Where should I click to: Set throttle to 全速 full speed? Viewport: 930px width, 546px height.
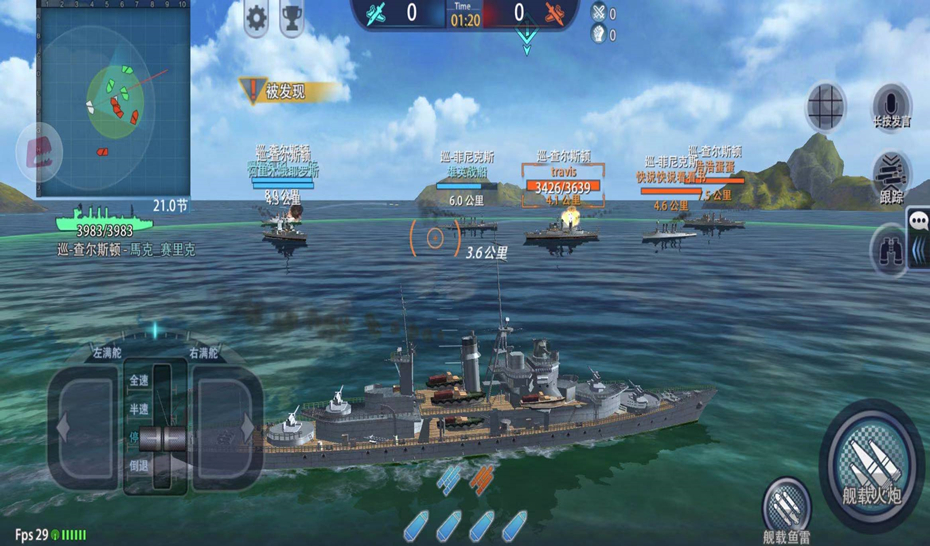[139, 381]
